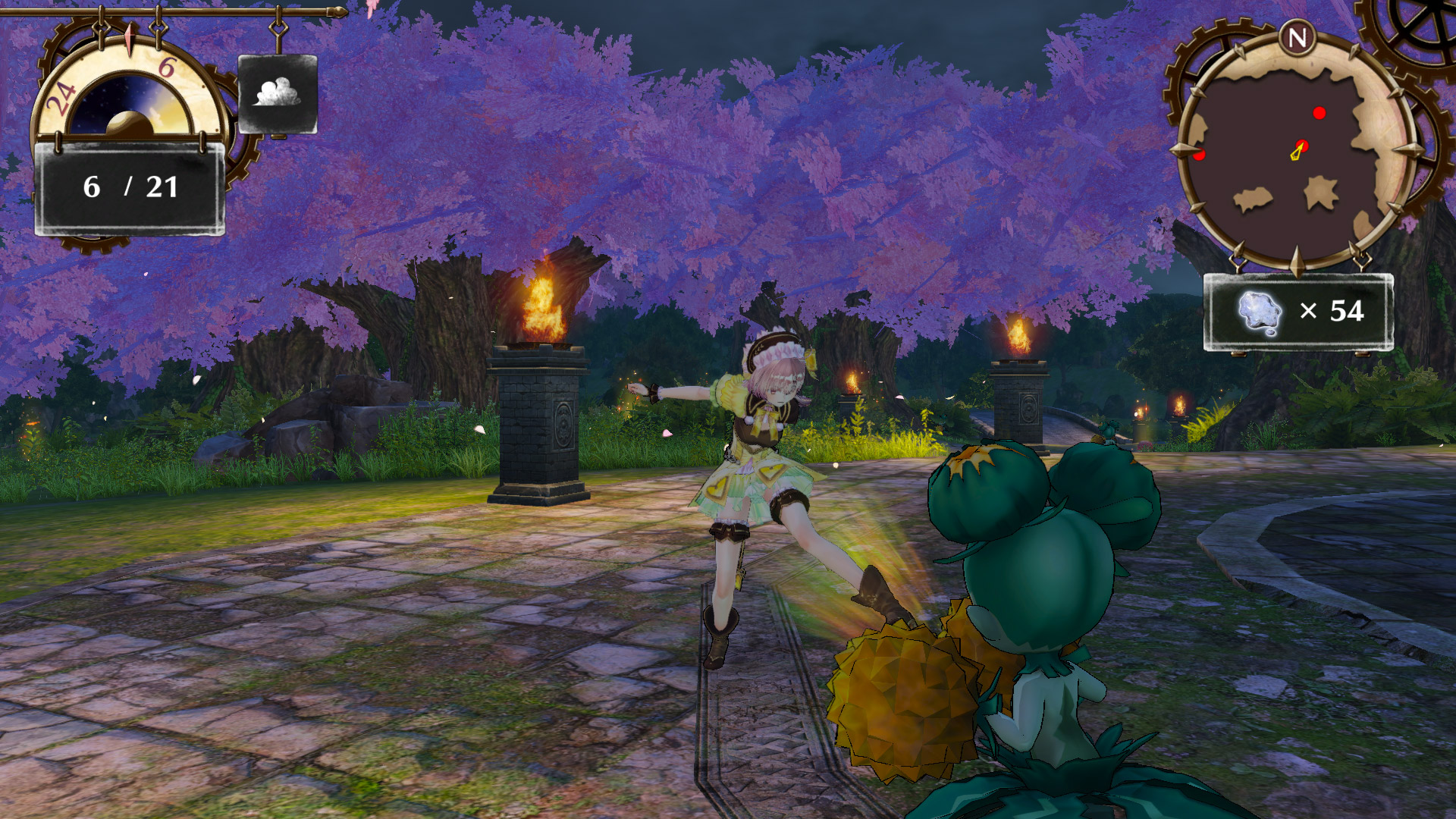The width and height of the screenshot is (1456, 819).
Task: Expand the 6 / 21 date panel
Action: [130, 185]
